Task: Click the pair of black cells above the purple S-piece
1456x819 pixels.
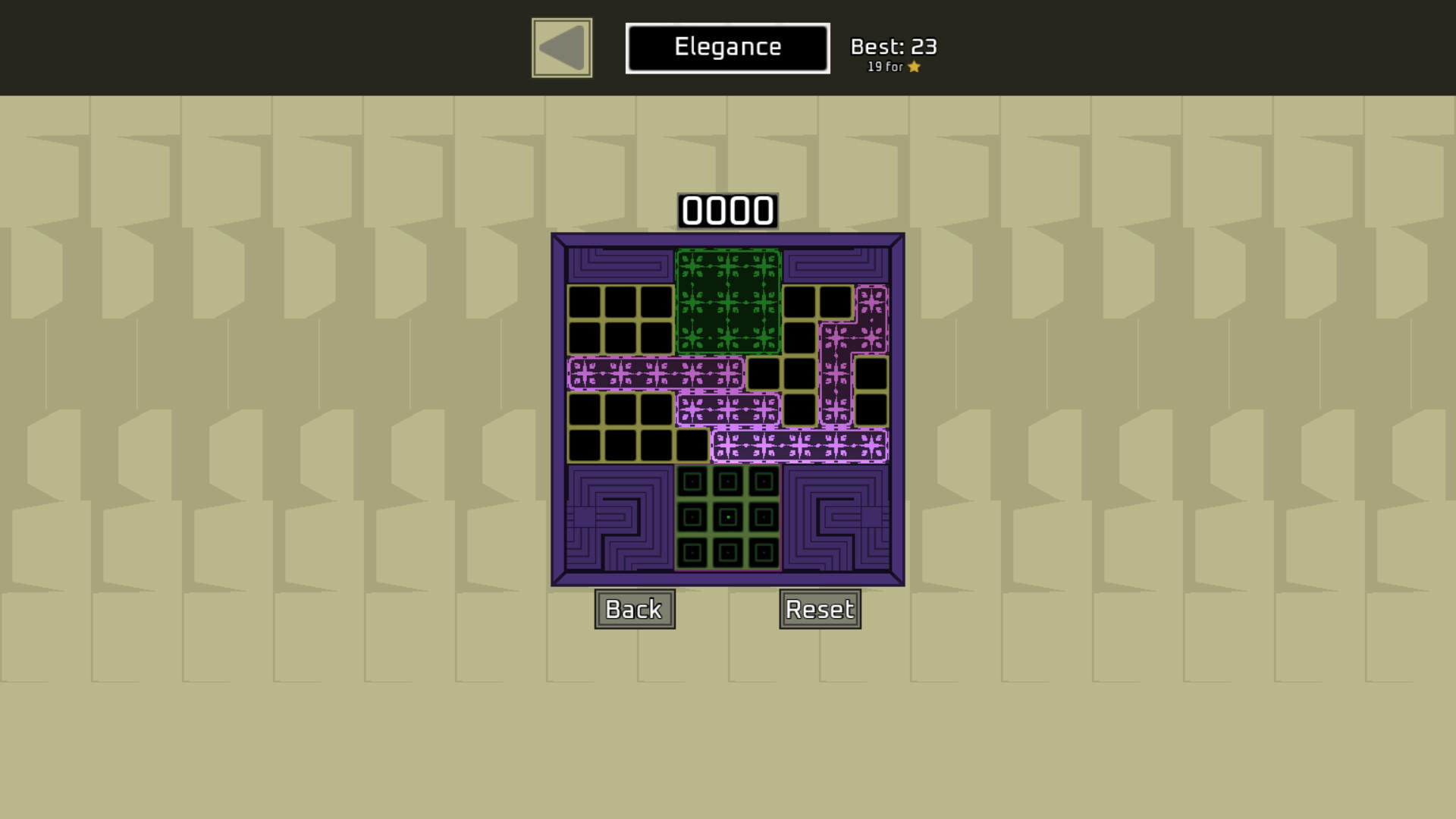Action: 819,302
